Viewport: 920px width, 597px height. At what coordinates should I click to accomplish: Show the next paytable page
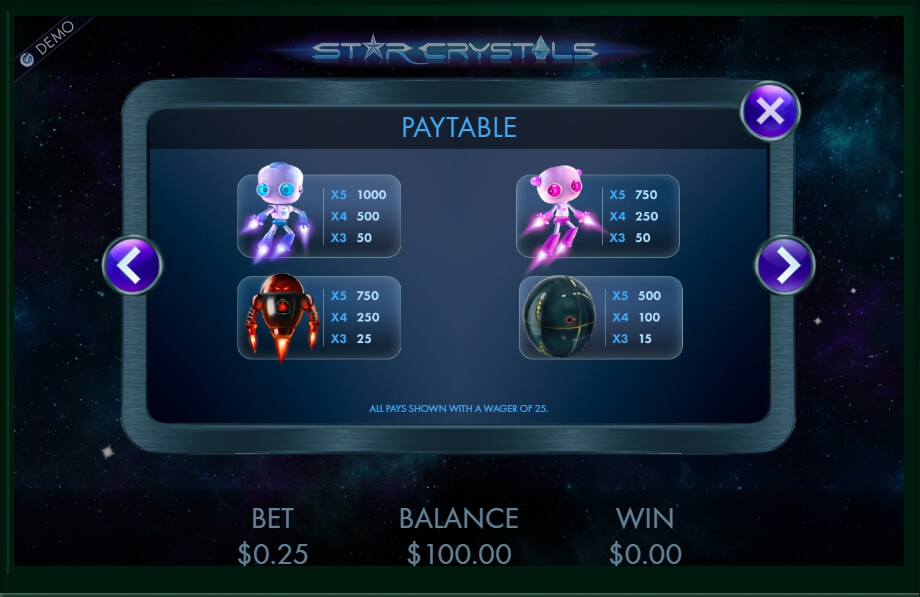coord(785,265)
